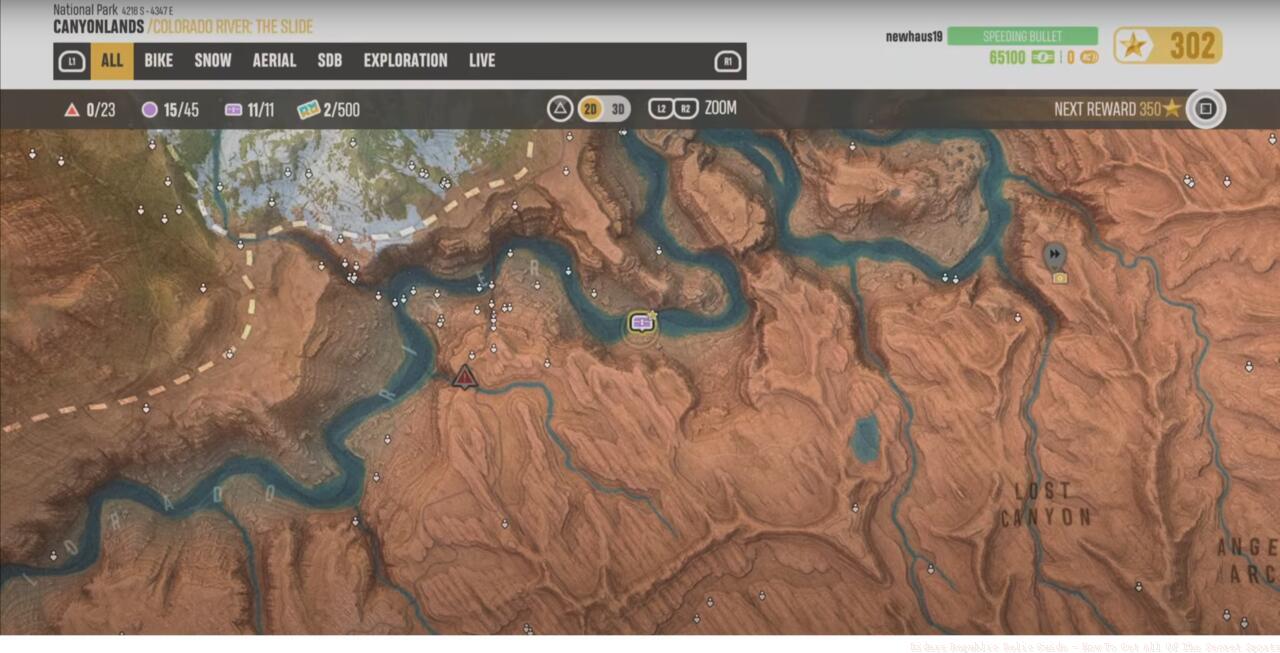Image resolution: width=1280 pixels, height=653 pixels.
Task: Filter by red triangle 0/23 counter
Action: click(90, 110)
